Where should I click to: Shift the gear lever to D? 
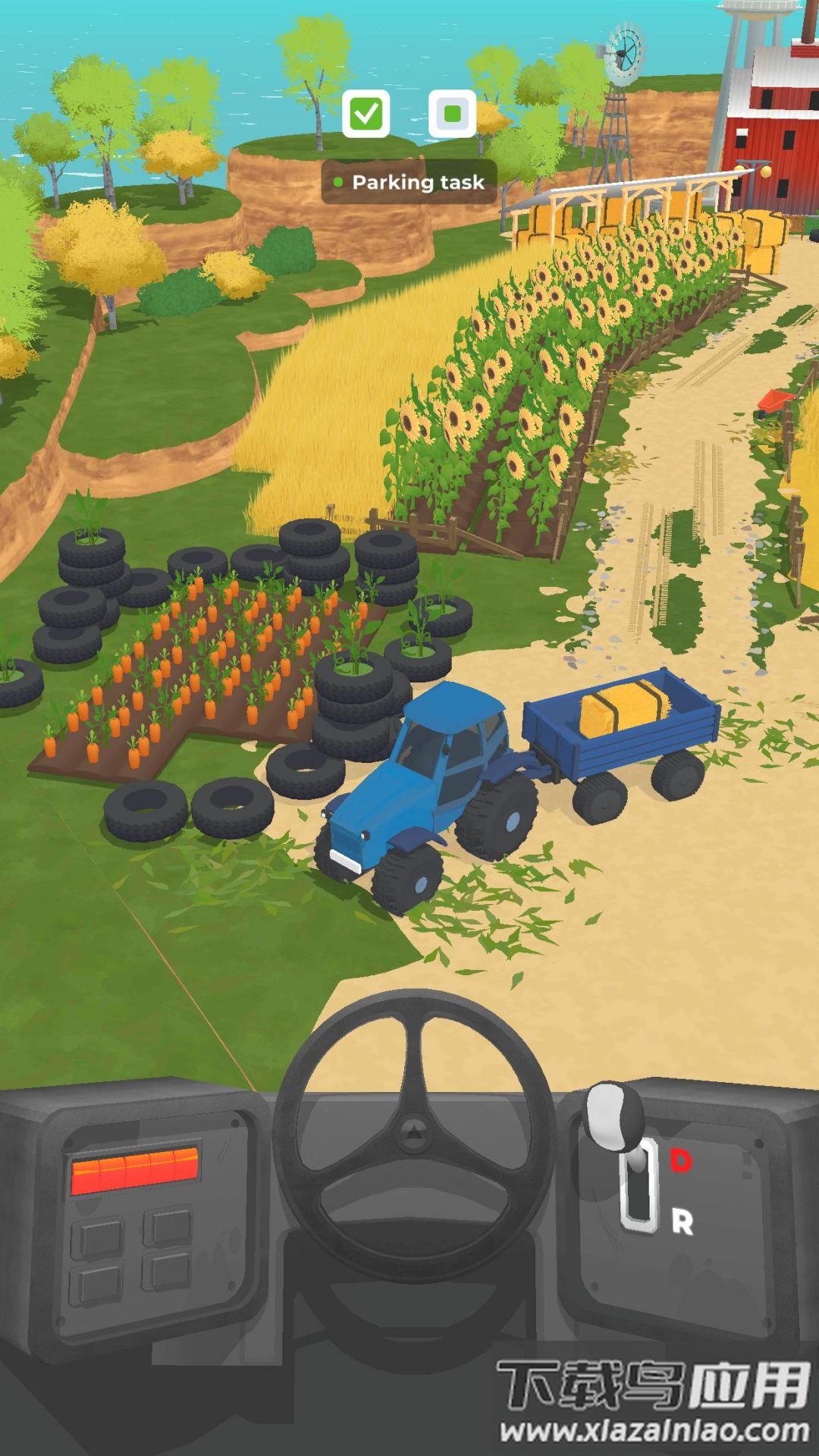(680, 1160)
